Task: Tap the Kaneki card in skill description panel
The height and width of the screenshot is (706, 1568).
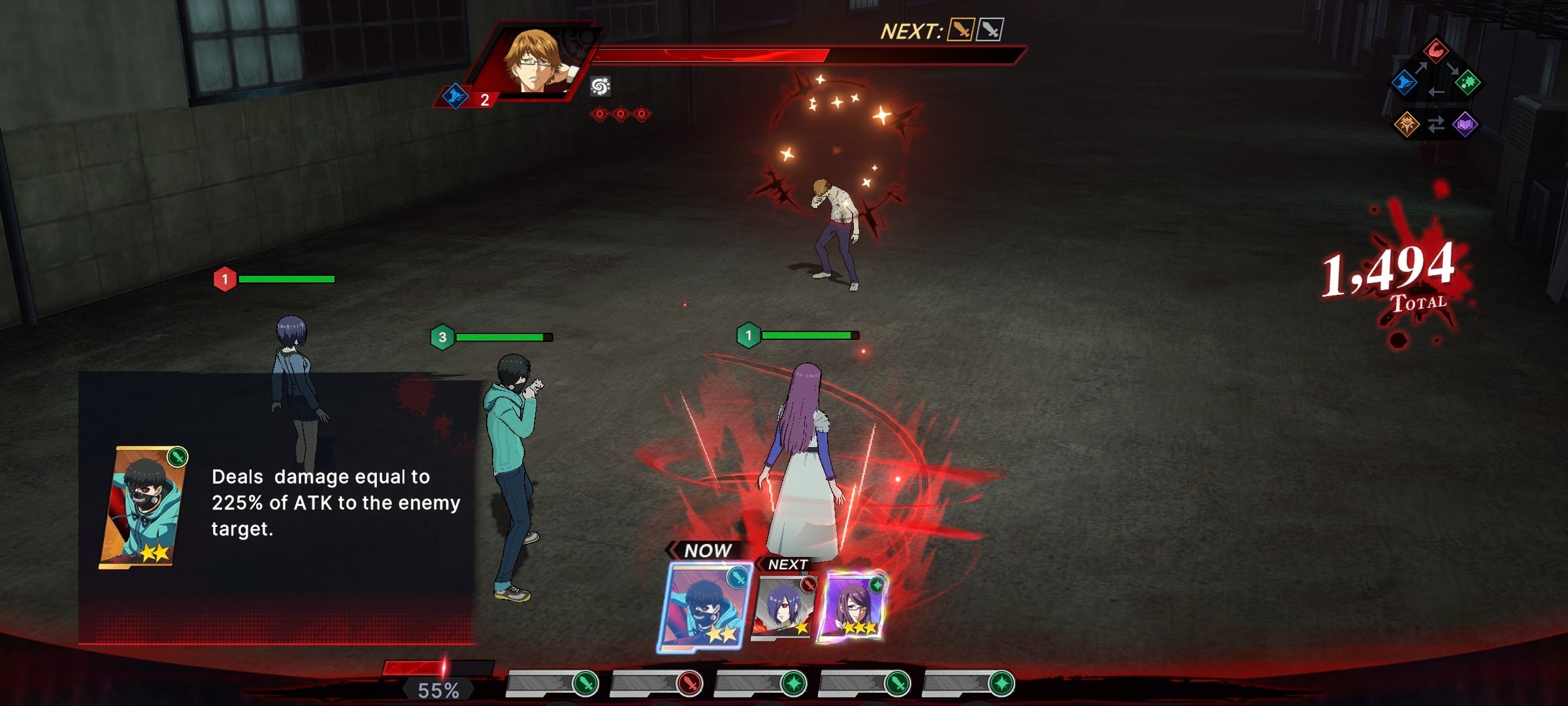Action: point(142,507)
